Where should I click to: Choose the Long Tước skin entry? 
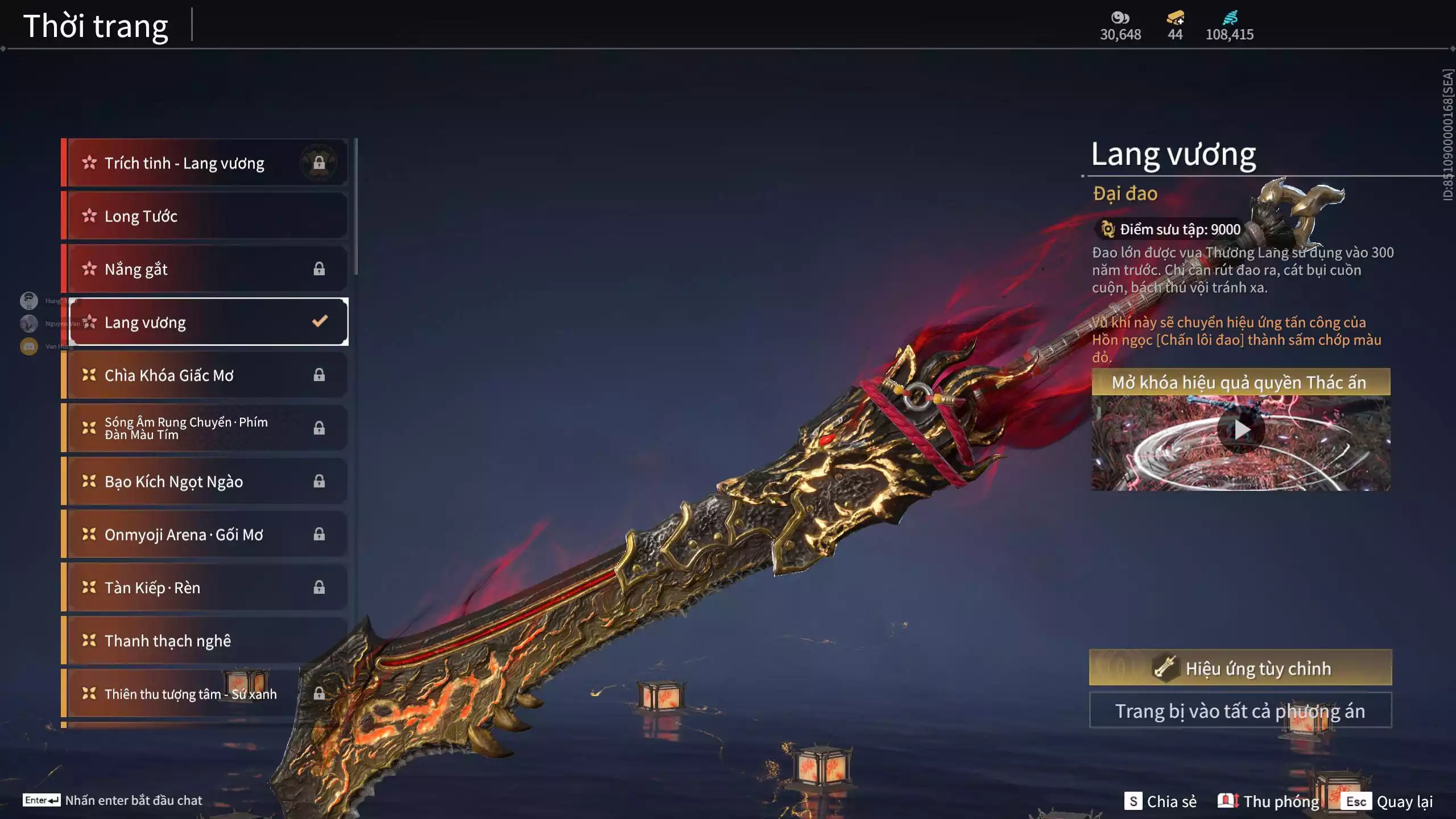[x=205, y=216]
